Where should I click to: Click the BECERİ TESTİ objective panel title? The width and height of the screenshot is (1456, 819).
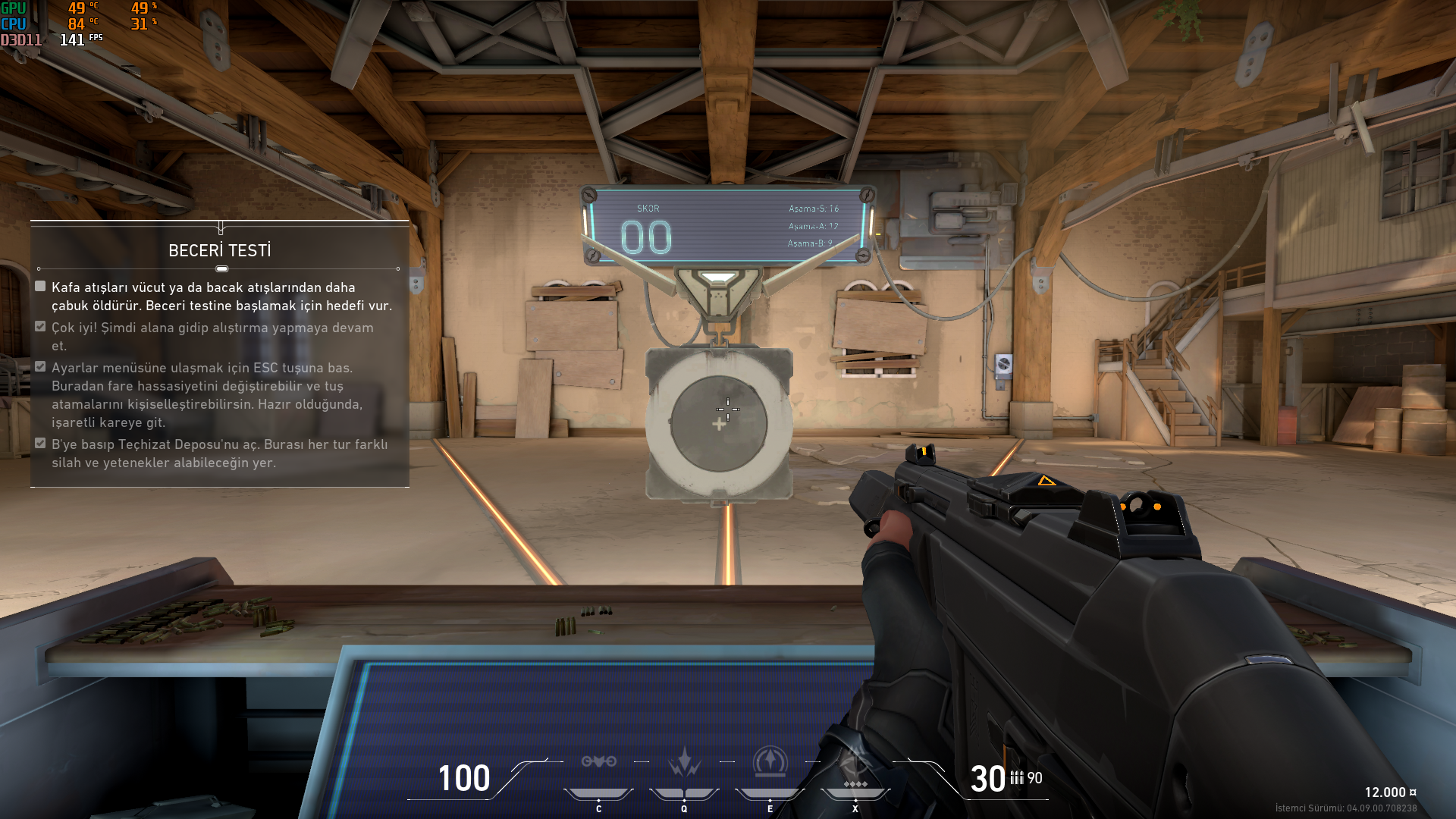click(x=219, y=251)
